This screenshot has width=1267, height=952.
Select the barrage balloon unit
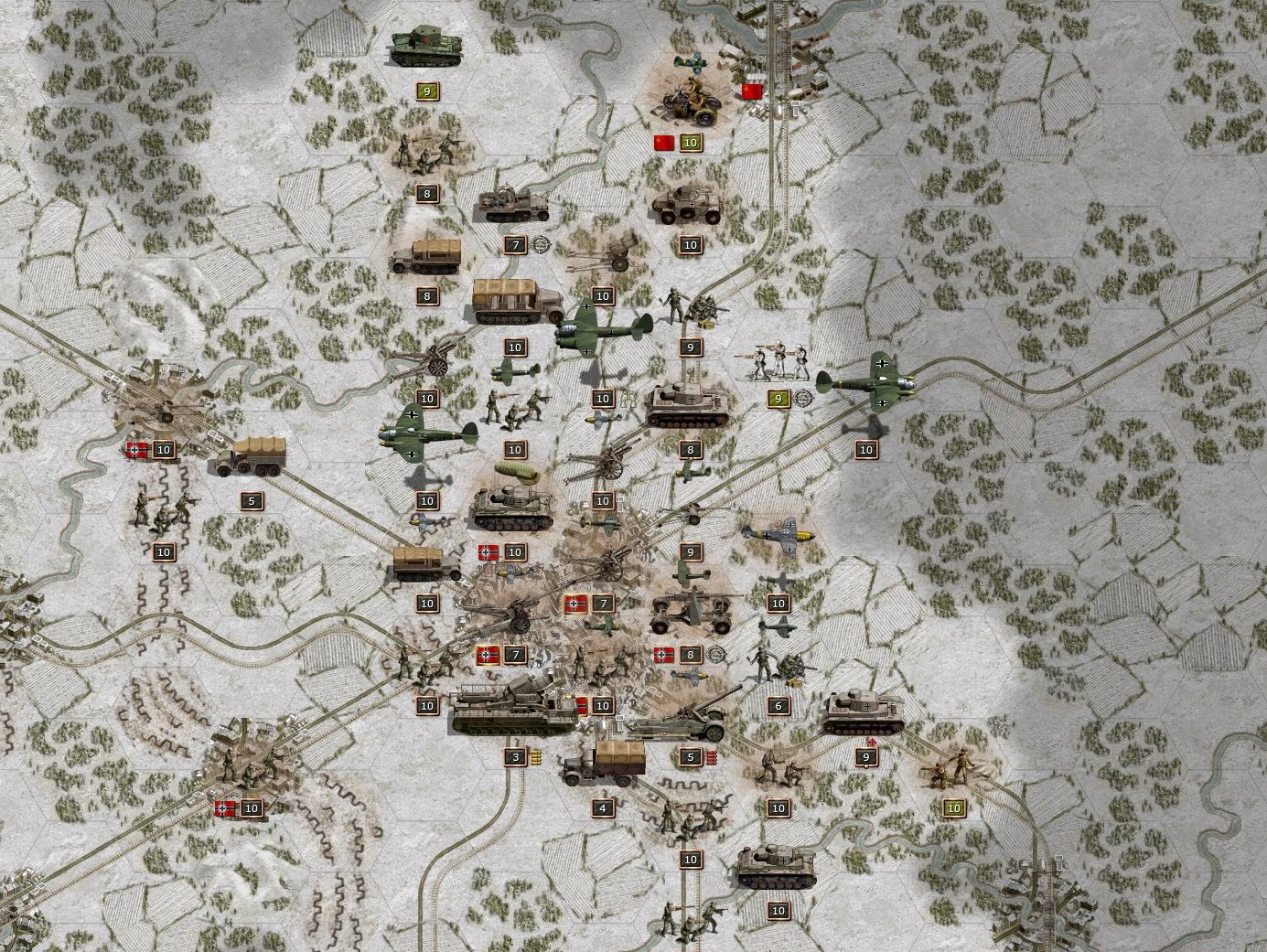pyautogui.click(x=516, y=473)
